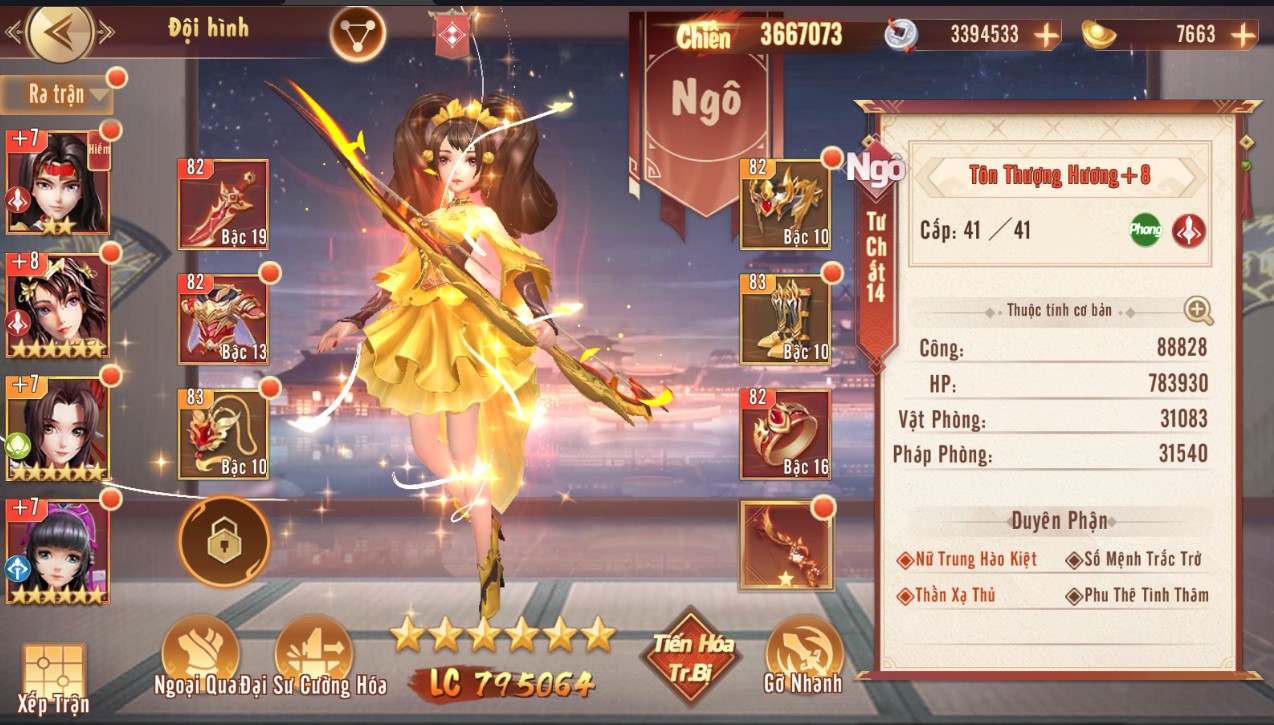
Task: Add gold ingots with plus button
Action: tap(1243, 35)
